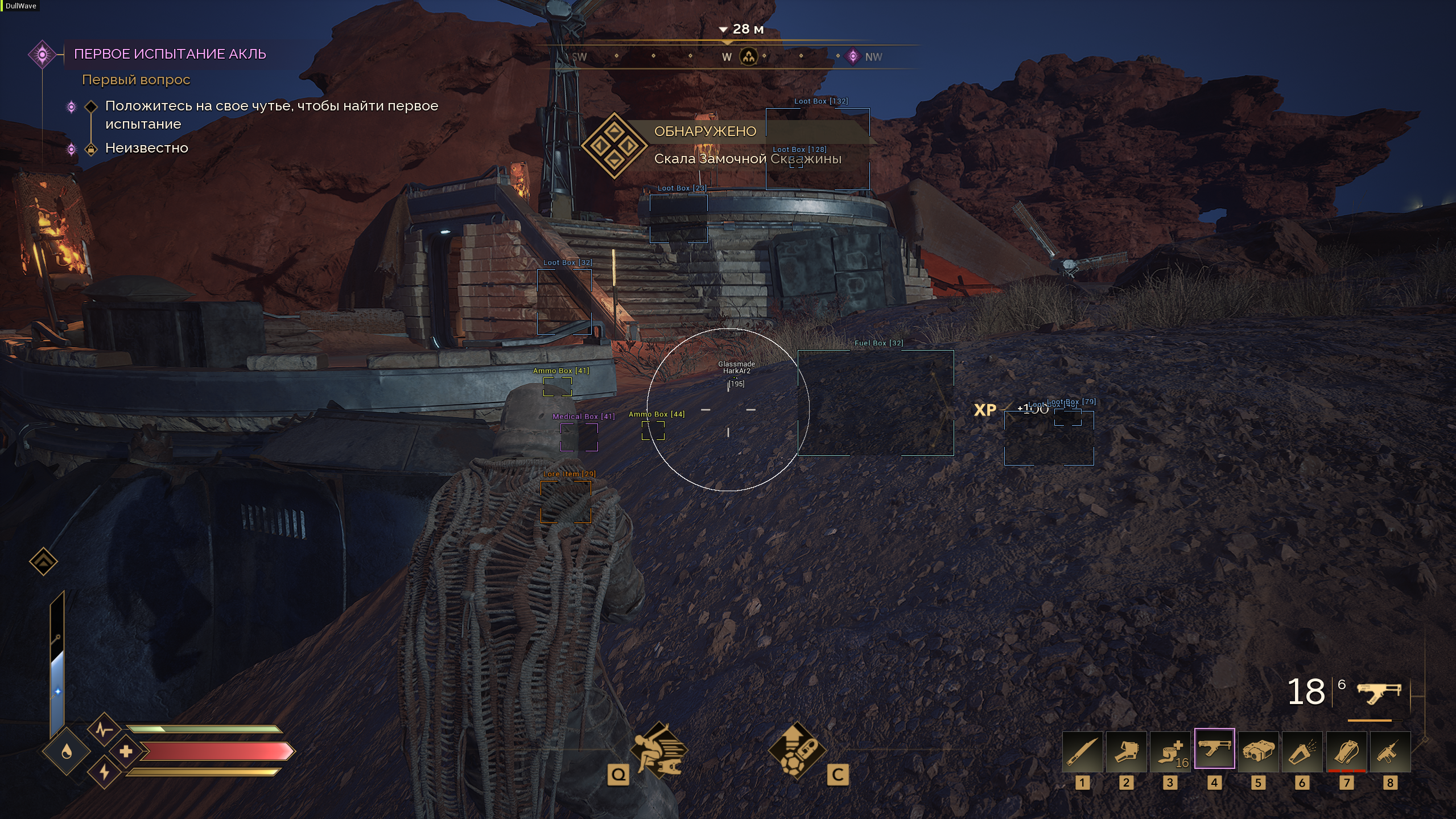Select the knife in hotbar slot 1
This screenshot has width=1456, height=819.
click(x=1082, y=752)
